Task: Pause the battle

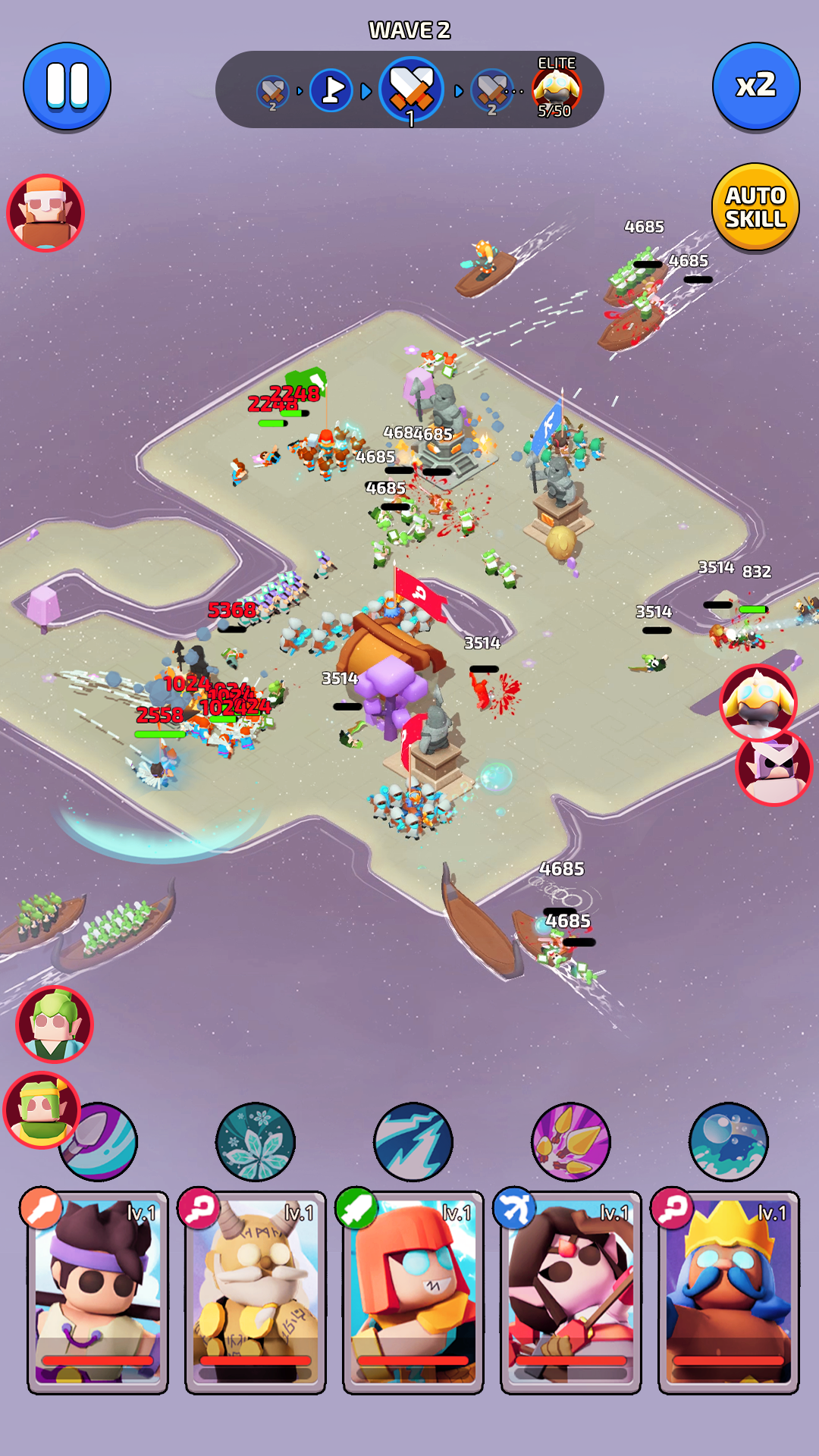Action: 67,86
